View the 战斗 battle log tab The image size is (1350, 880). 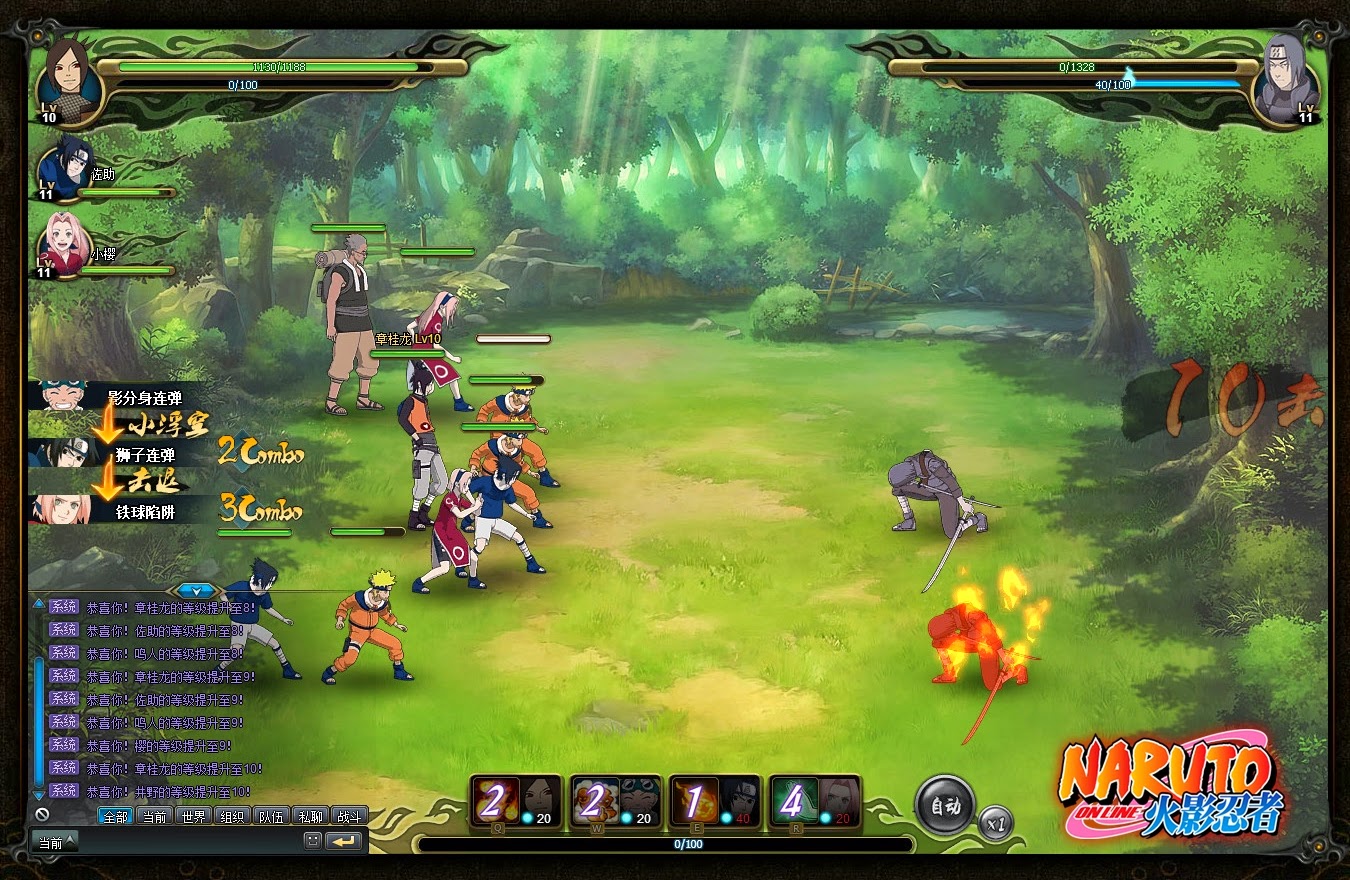[x=349, y=817]
